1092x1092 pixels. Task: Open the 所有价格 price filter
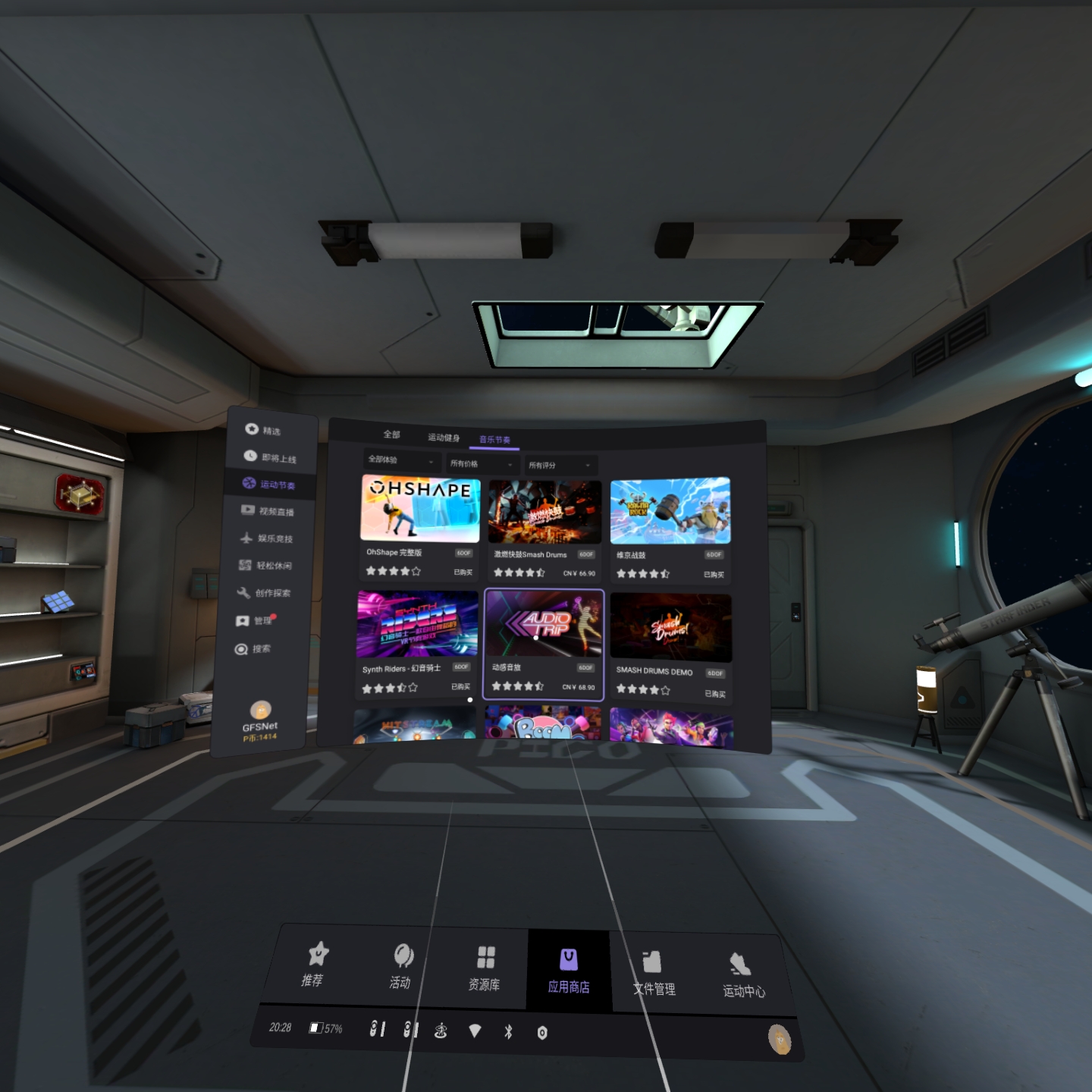pos(482,464)
